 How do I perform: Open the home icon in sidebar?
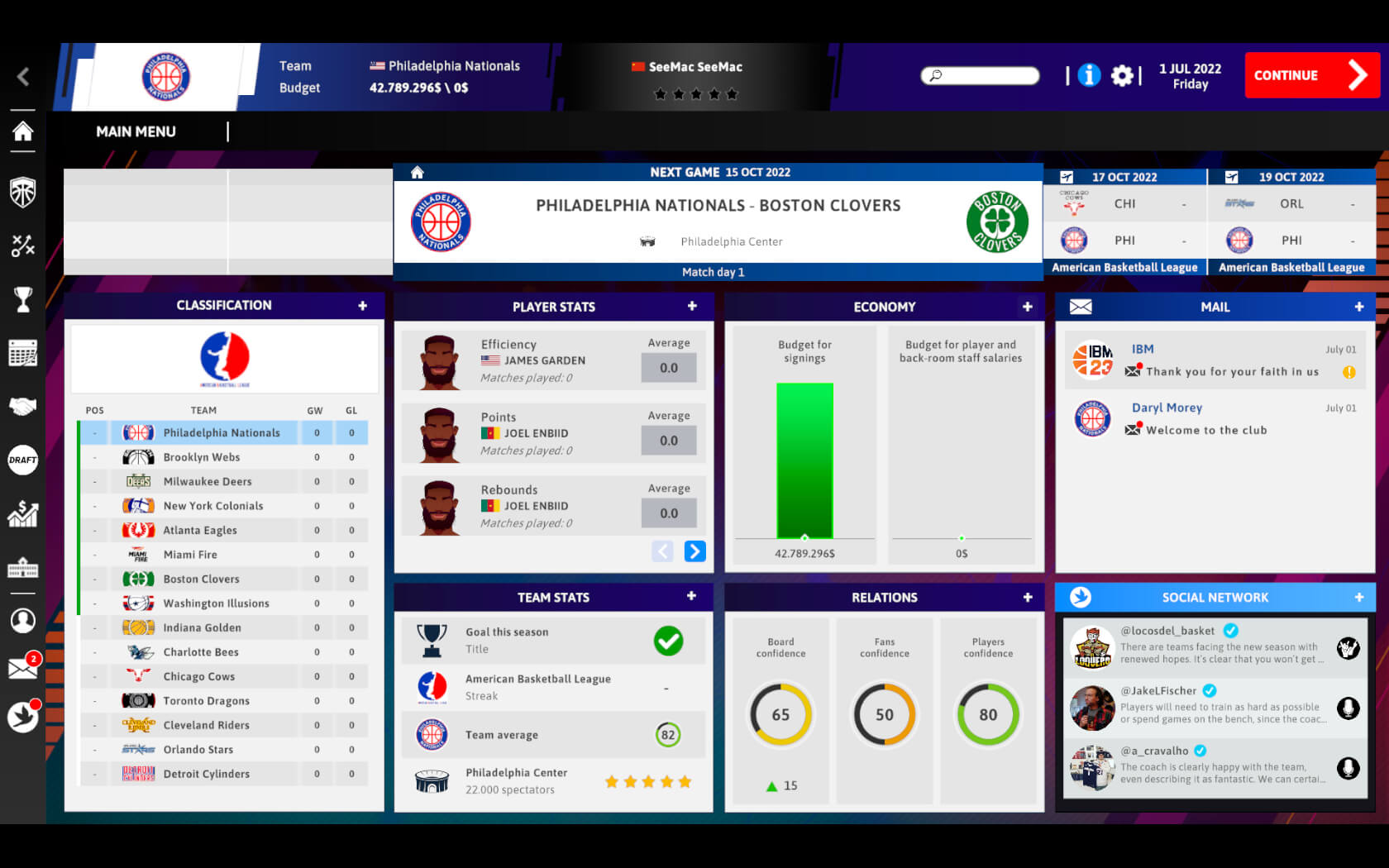pos(23,131)
